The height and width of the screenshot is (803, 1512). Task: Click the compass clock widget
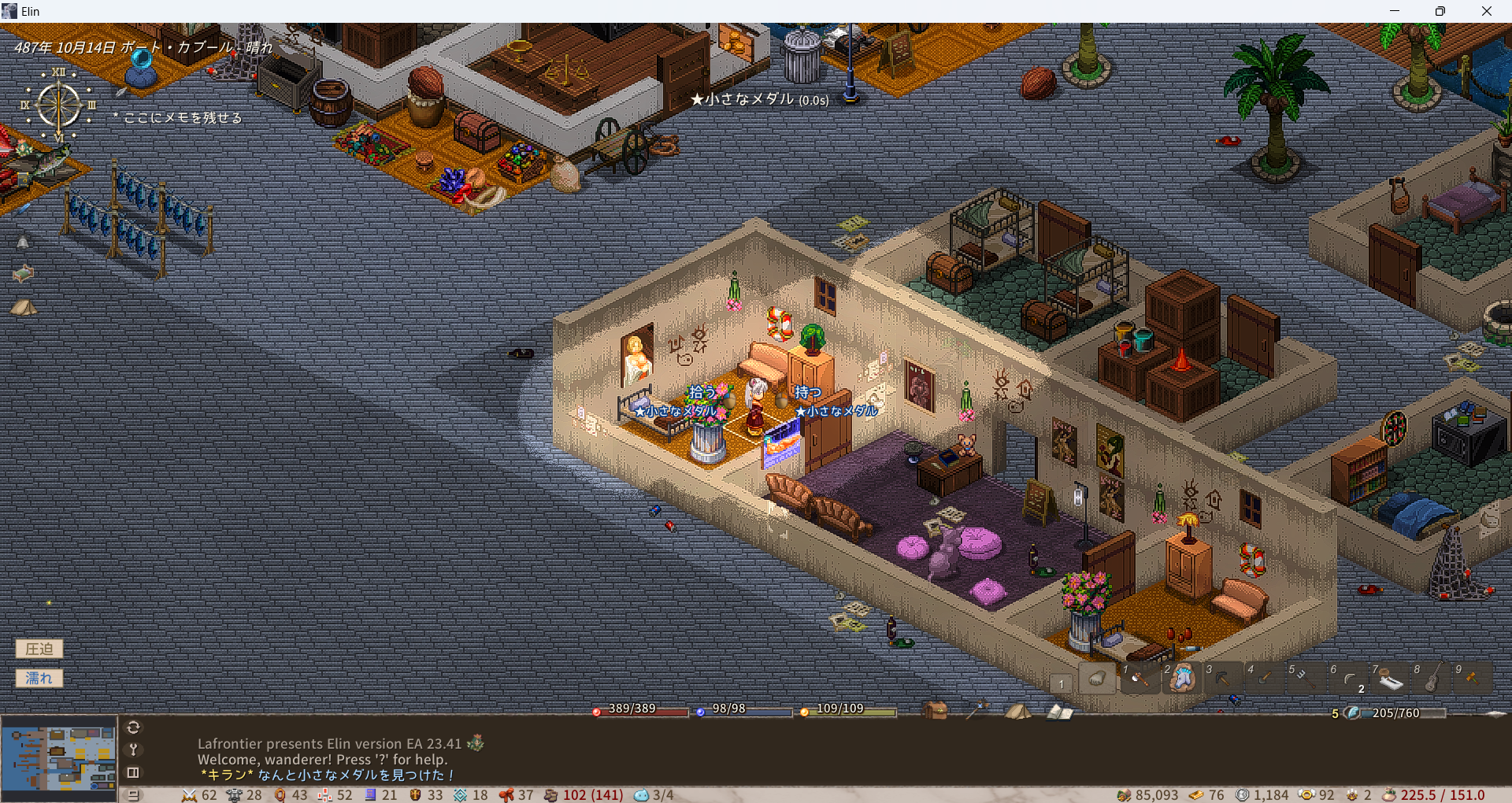(59, 105)
